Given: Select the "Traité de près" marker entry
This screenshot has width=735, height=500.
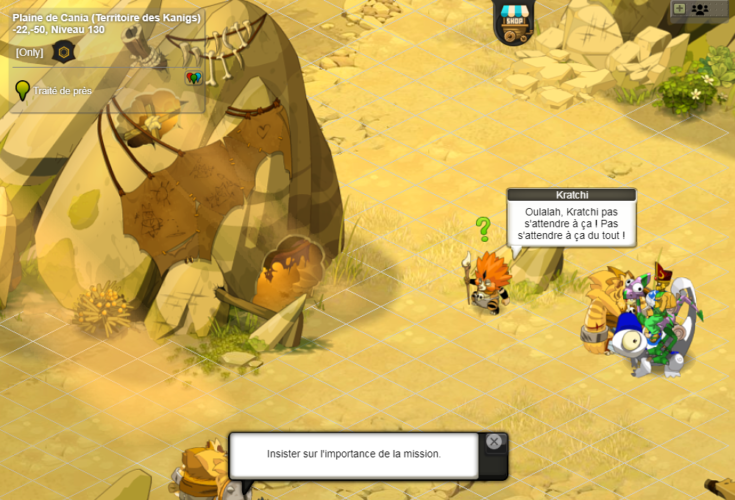Looking at the screenshot, I should tap(62, 91).
